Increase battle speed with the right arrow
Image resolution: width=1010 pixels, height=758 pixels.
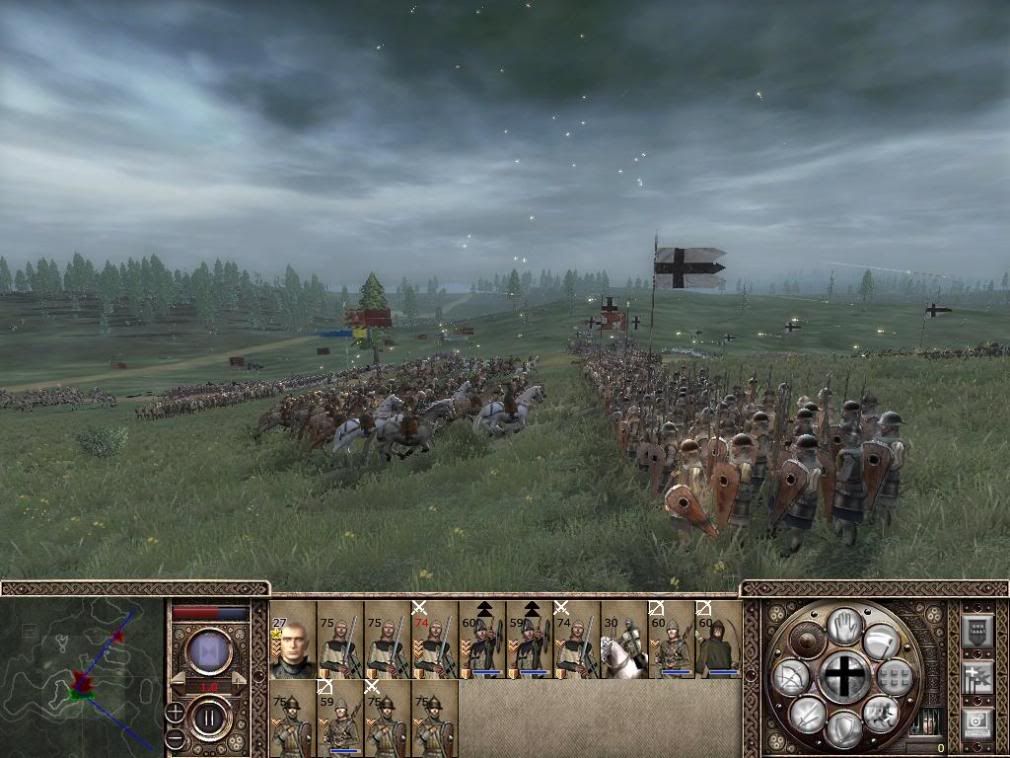240,680
